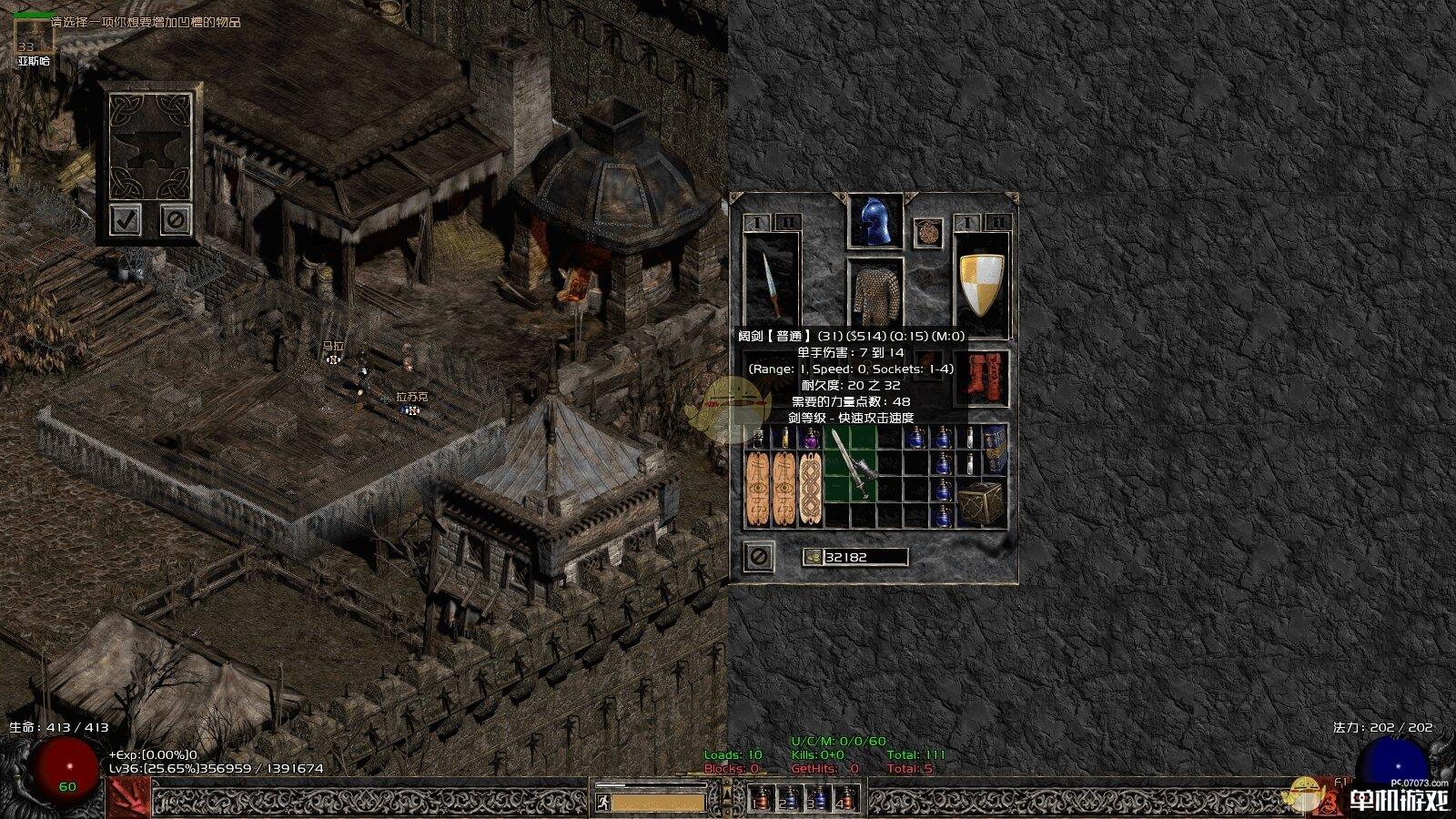The height and width of the screenshot is (819, 1456).
Task: Click the amulet equipment slot
Action: point(927,232)
